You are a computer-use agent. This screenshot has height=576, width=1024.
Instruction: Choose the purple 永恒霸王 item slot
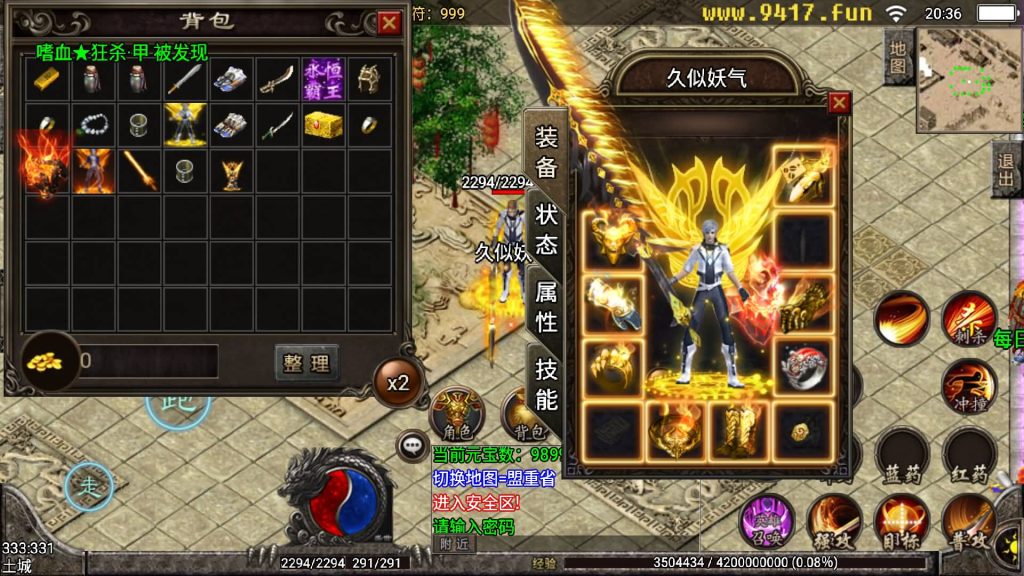tap(323, 79)
